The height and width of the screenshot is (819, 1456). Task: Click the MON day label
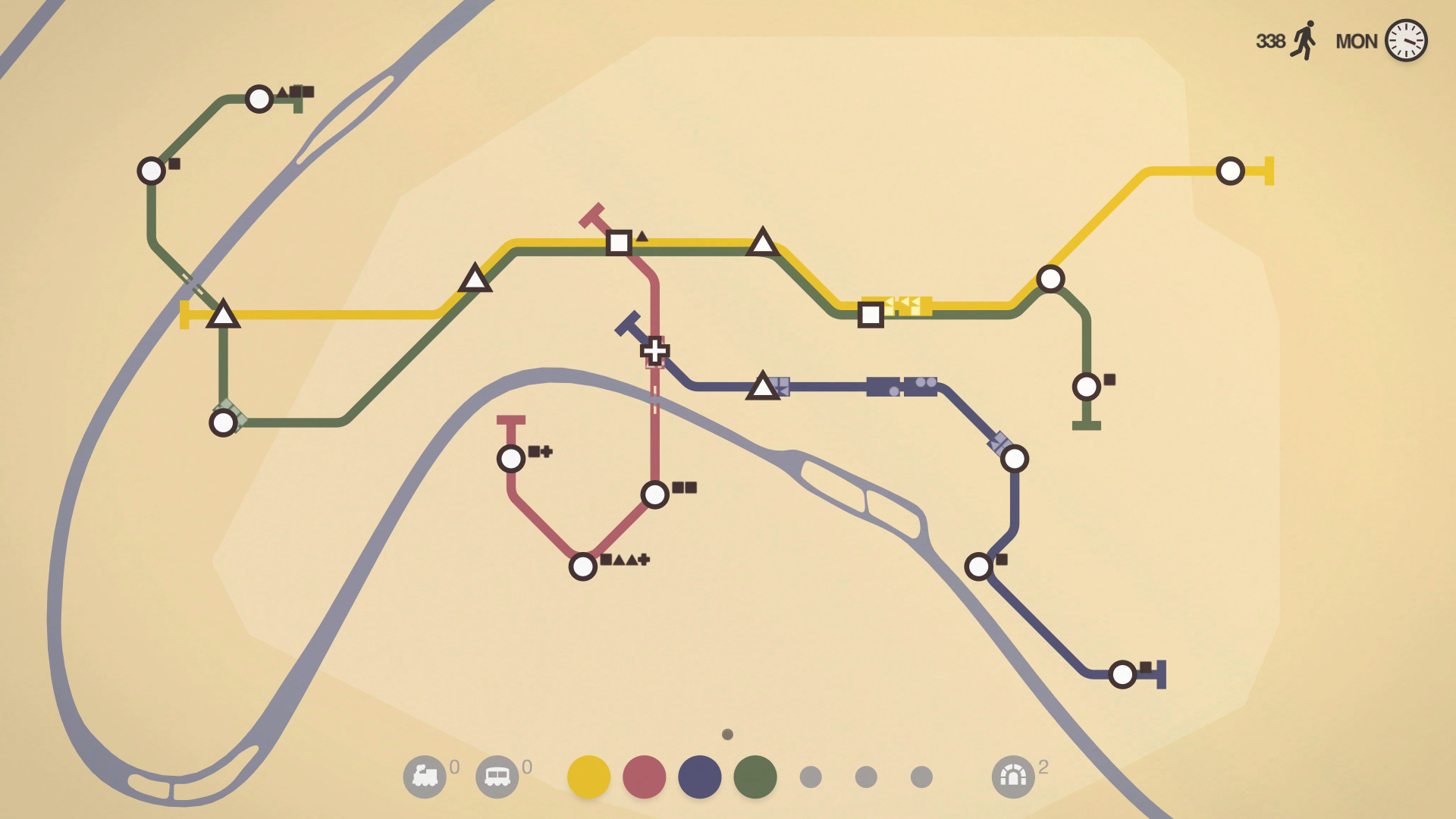tap(1357, 42)
